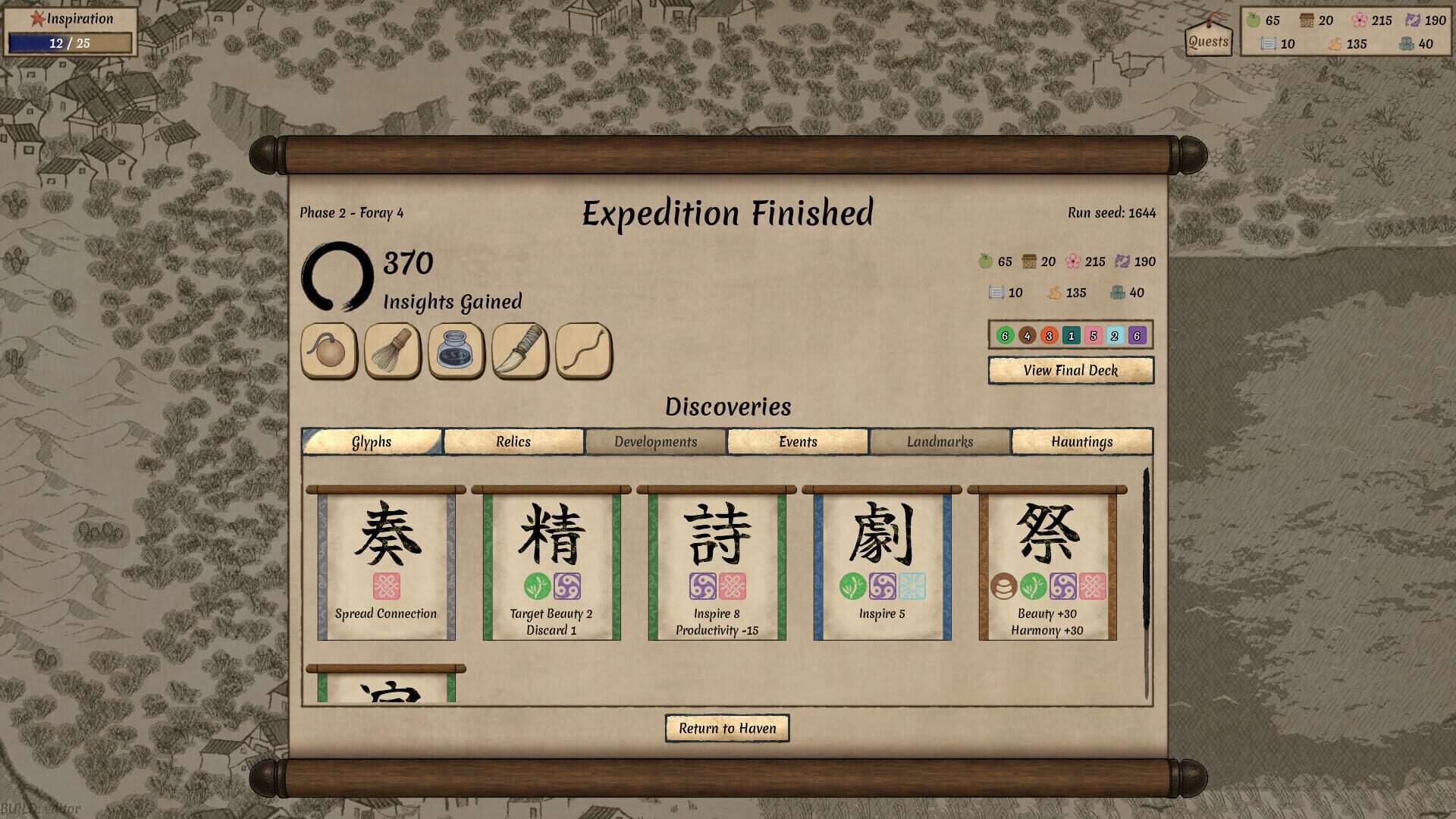This screenshot has width=1456, height=819.
Task: Open the Hauntings tab
Action: 1082,441
